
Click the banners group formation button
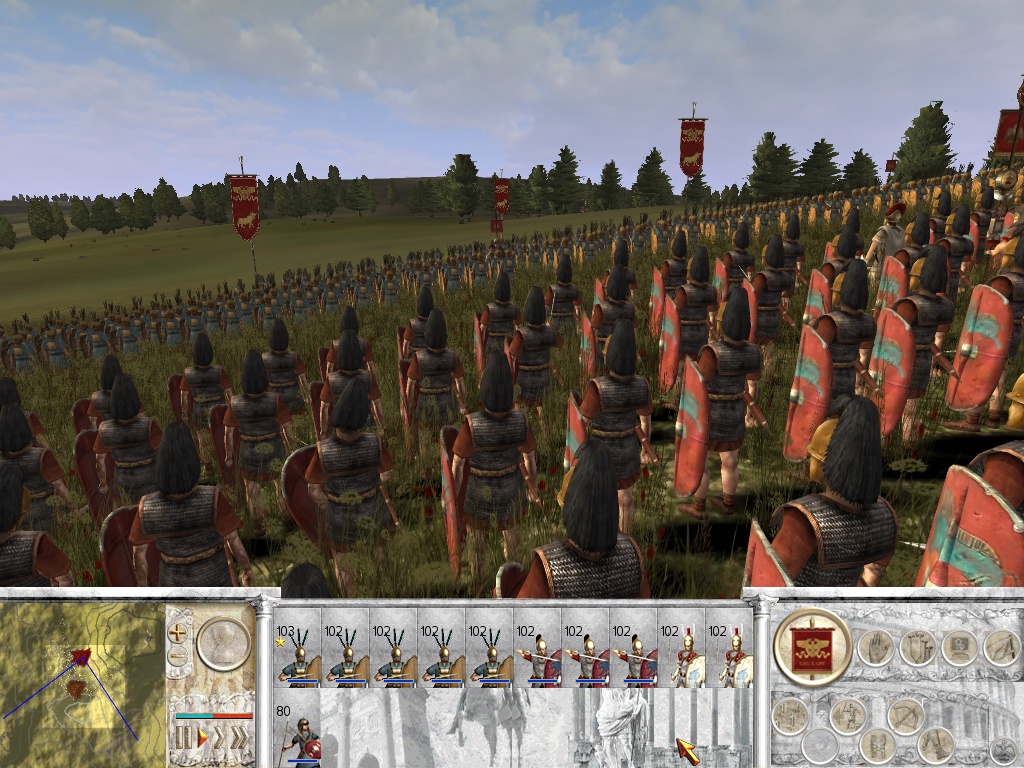tap(919, 648)
